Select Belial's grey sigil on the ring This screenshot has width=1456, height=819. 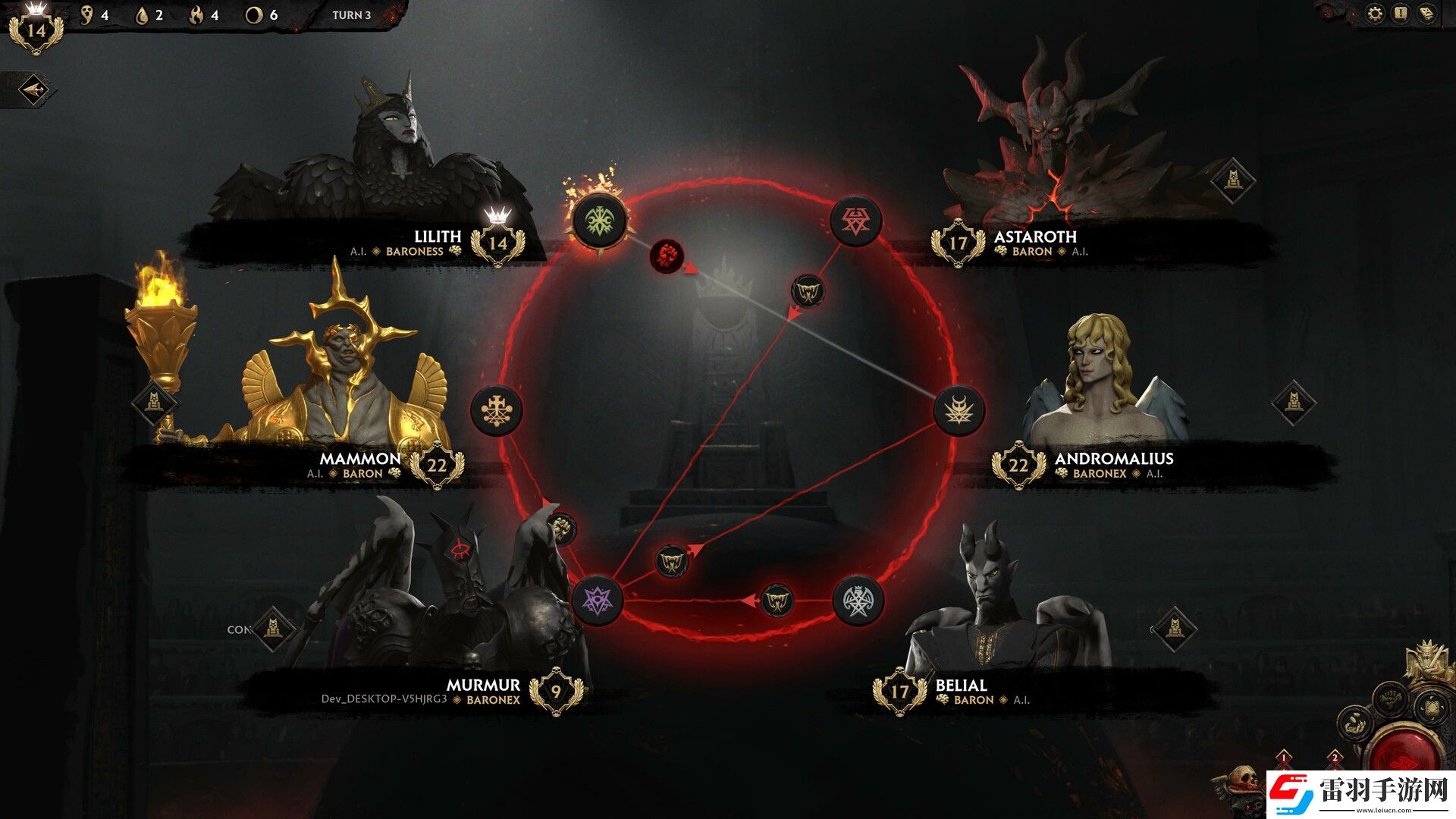point(858,601)
